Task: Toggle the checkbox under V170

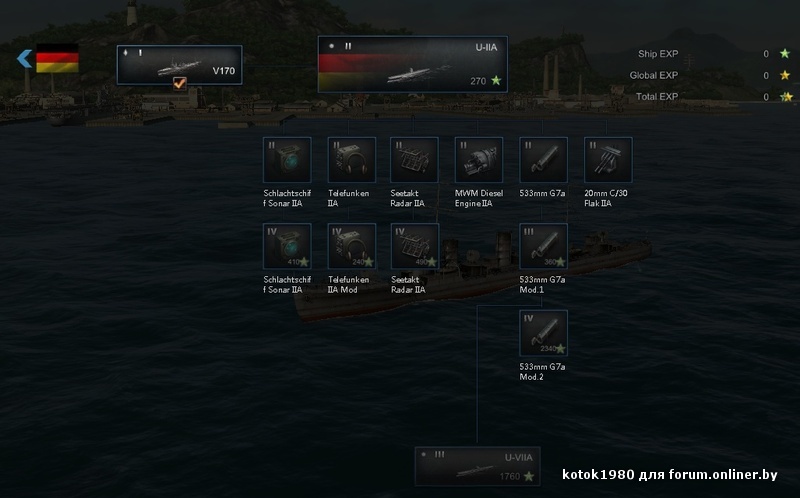Action: 179,84
